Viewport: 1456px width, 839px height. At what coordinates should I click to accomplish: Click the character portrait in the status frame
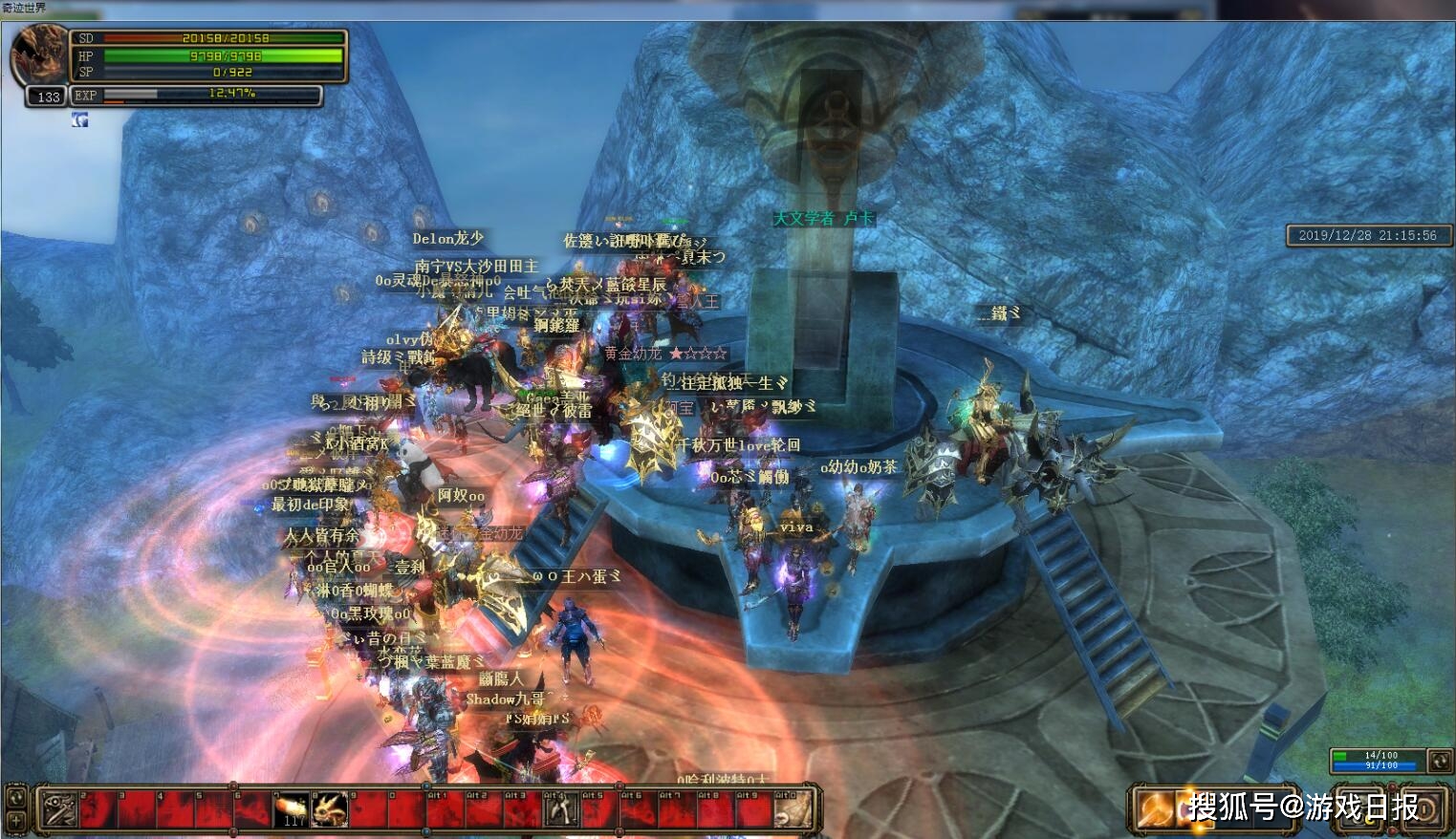coord(38,54)
